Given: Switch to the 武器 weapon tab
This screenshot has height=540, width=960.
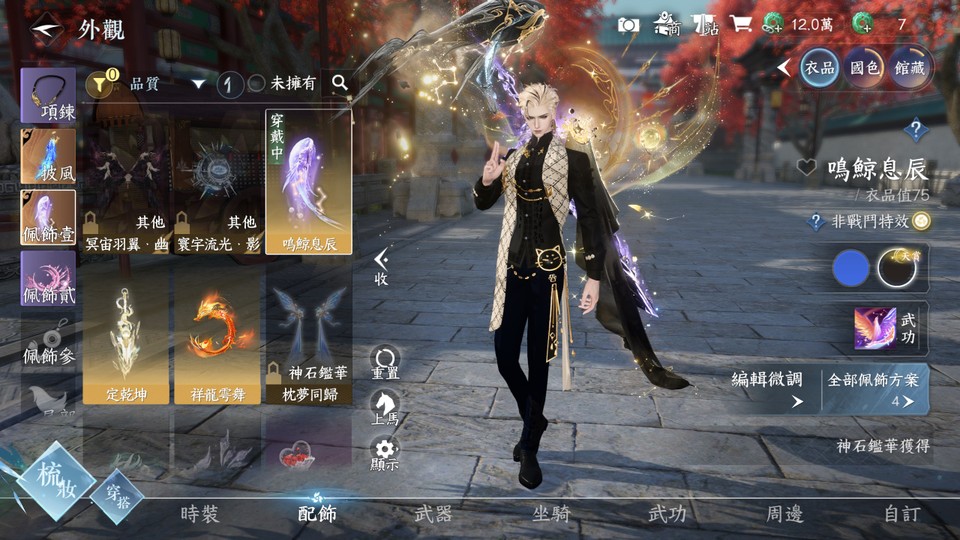Looking at the screenshot, I should pyautogui.click(x=433, y=514).
